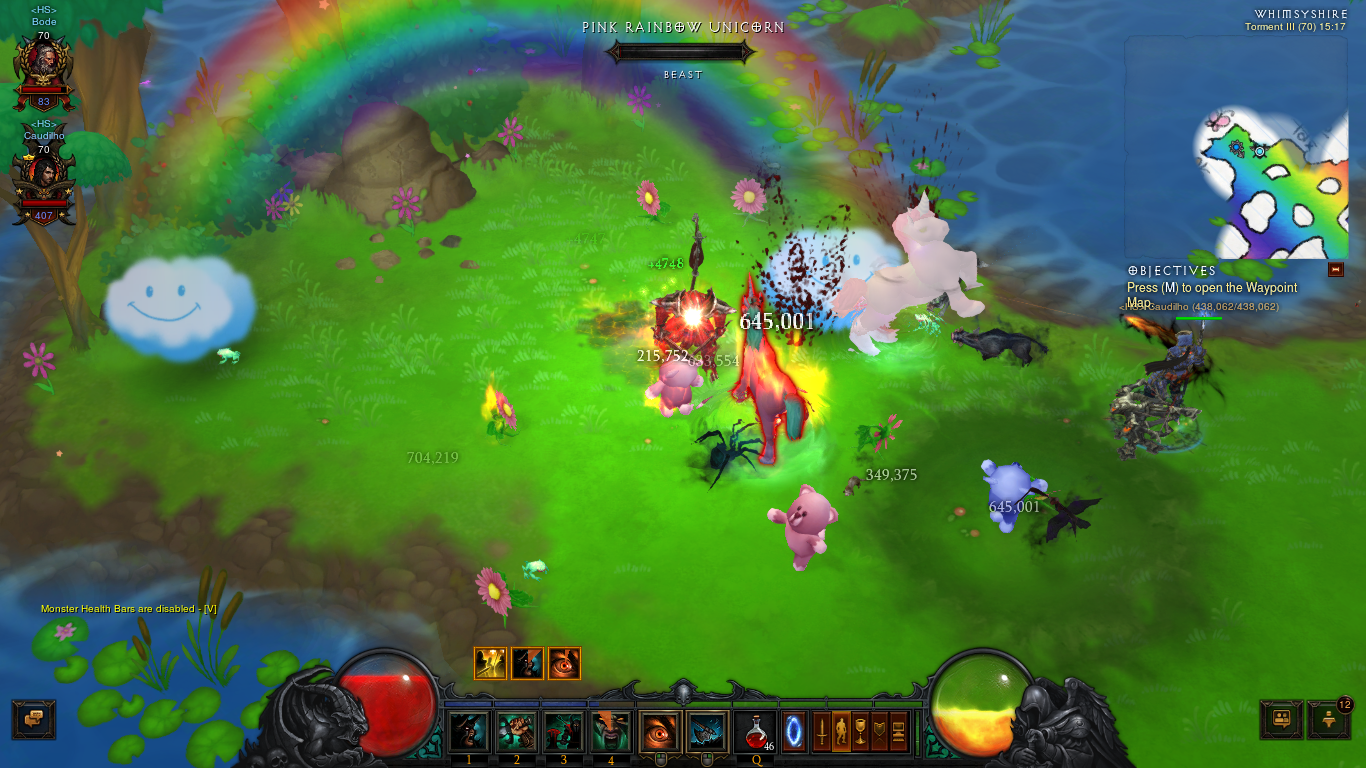Trigger the skill in hotbar slot 3

click(x=563, y=732)
